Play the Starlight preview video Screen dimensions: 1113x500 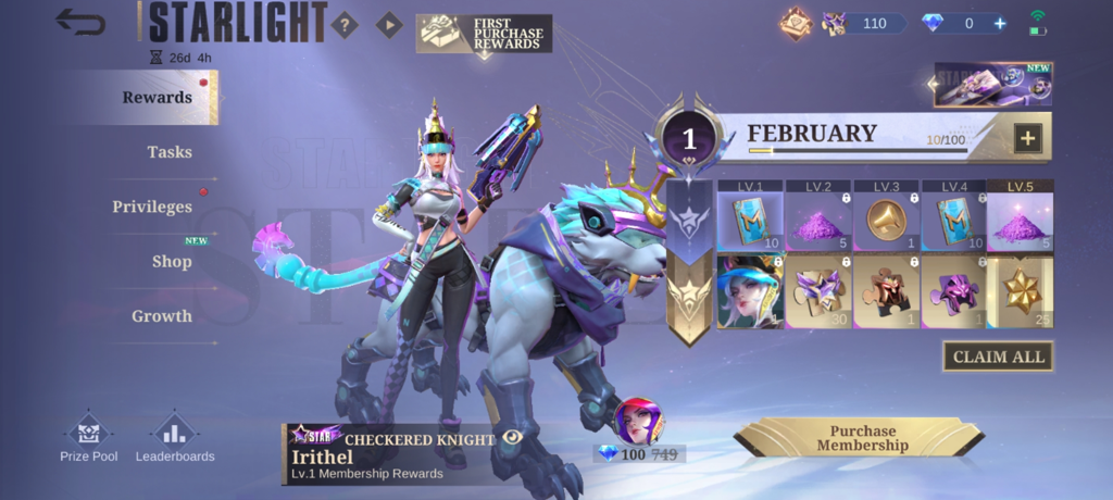click(389, 25)
